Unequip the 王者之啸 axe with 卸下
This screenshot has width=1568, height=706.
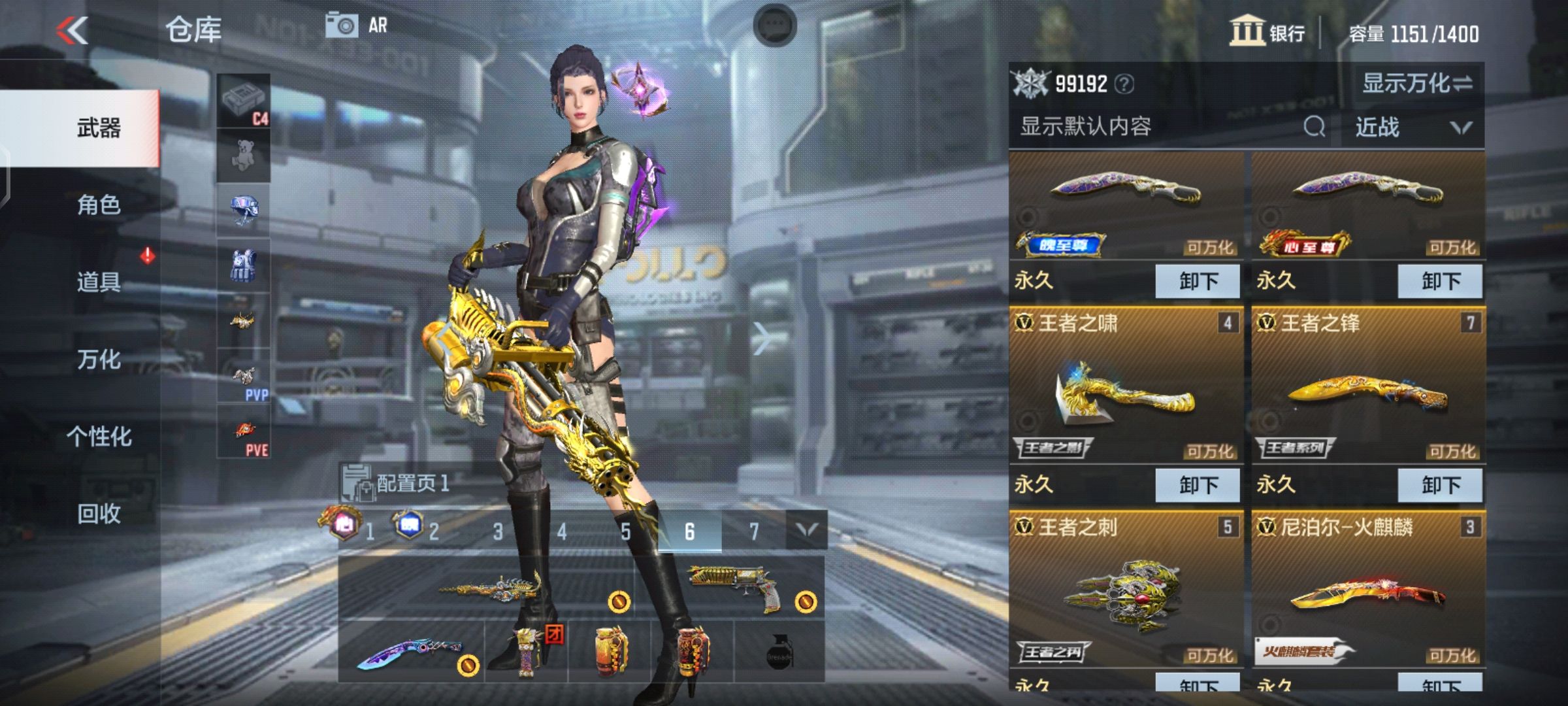coord(1198,484)
